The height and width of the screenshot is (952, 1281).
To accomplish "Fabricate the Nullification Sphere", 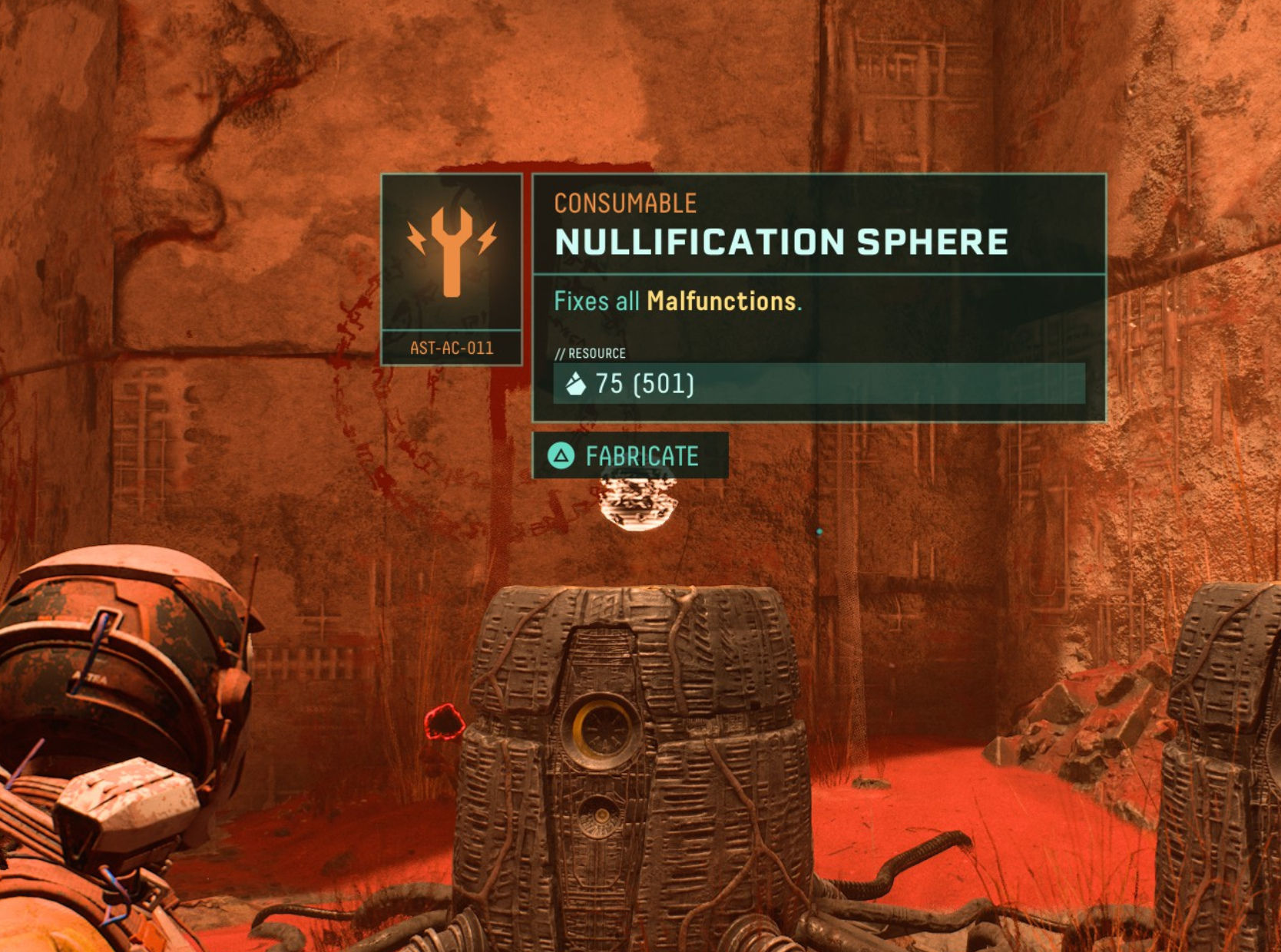I will 630,456.
